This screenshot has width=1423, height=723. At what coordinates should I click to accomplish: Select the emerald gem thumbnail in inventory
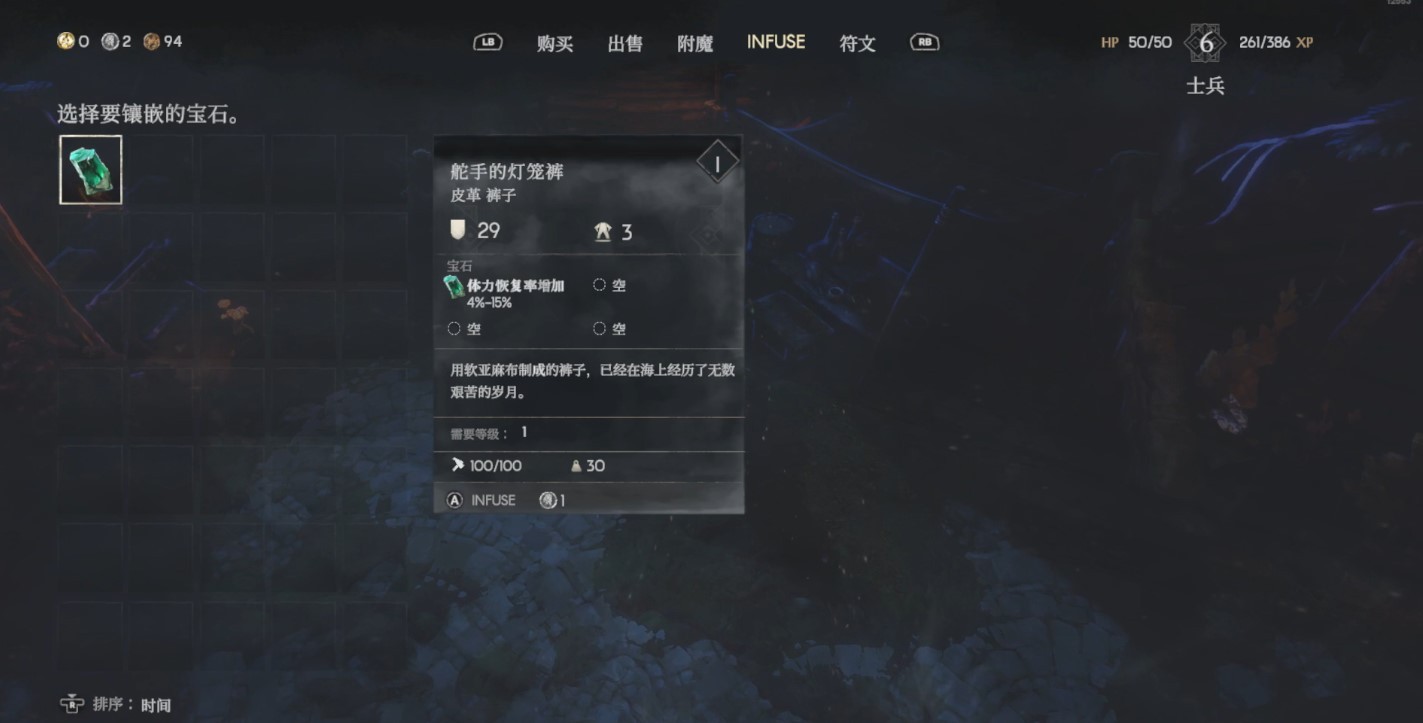(x=89, y=168)
